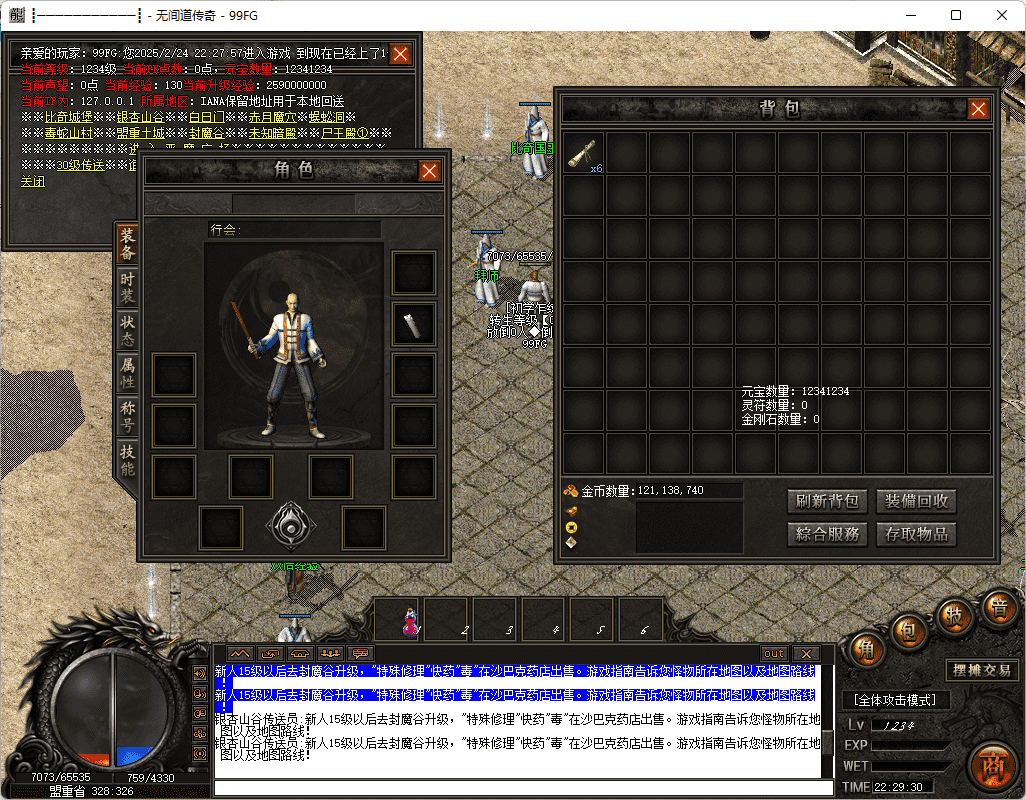
Task: Use the red potion in hotbar slot 1
Action: (409, 621)
